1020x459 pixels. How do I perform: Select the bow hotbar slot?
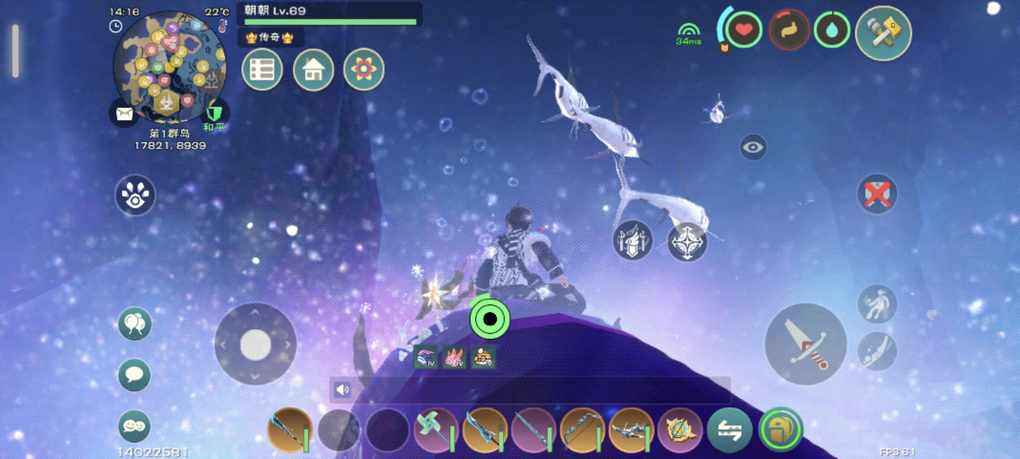point(582,431)
